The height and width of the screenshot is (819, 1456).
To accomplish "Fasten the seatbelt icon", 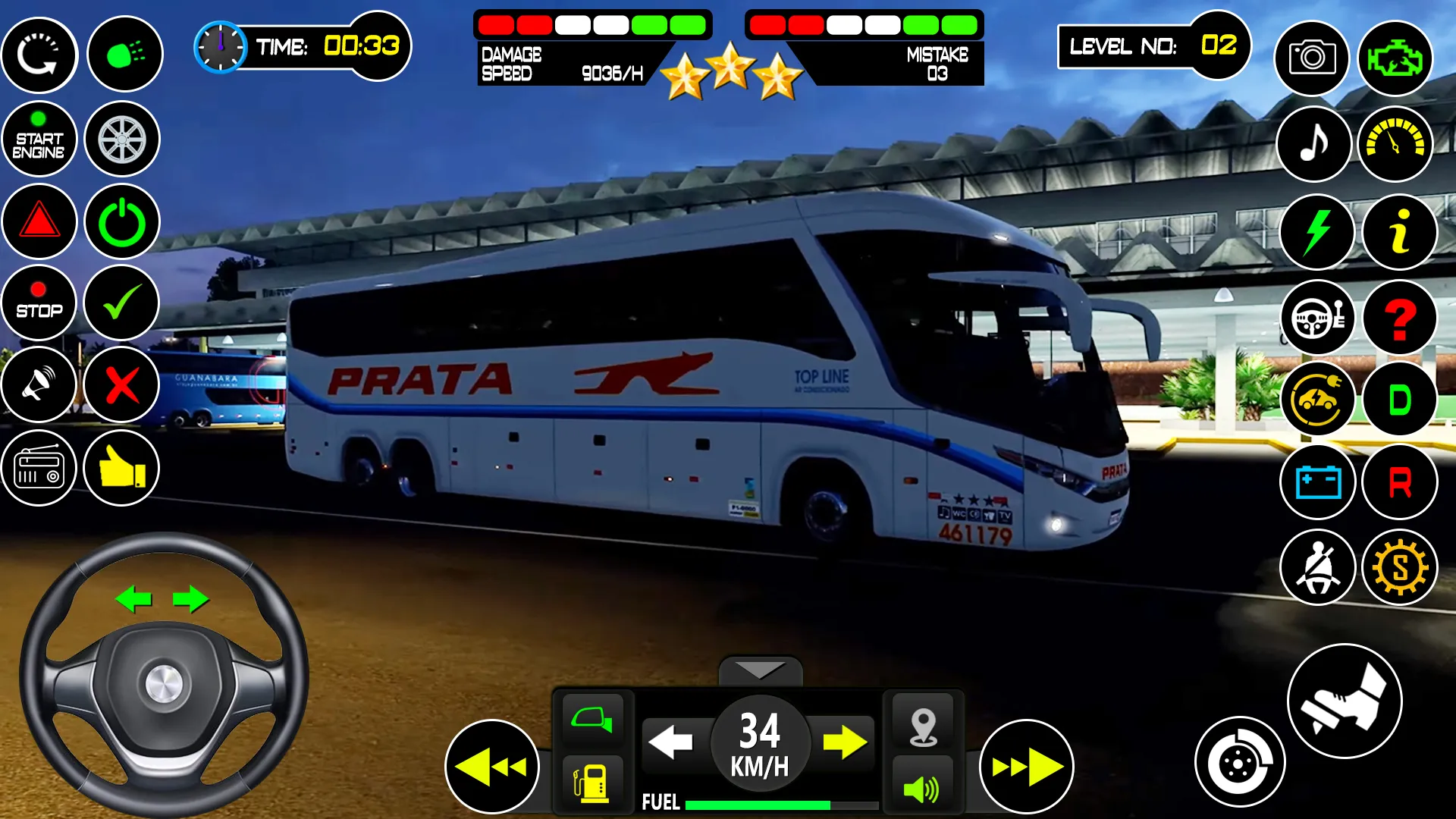I will point(1317,567).
